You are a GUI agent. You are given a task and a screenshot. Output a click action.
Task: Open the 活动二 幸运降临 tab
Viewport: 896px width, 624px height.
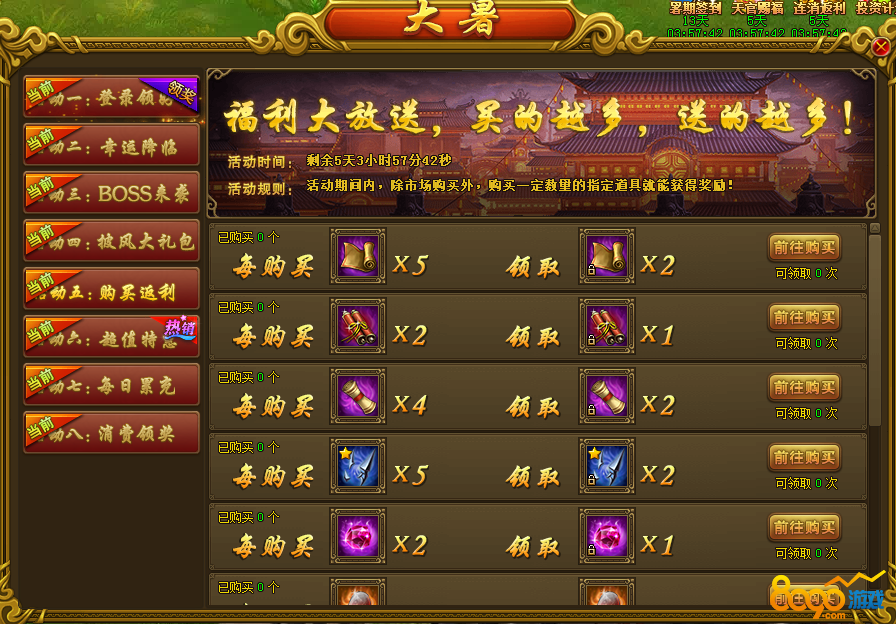tap(111, 145)
